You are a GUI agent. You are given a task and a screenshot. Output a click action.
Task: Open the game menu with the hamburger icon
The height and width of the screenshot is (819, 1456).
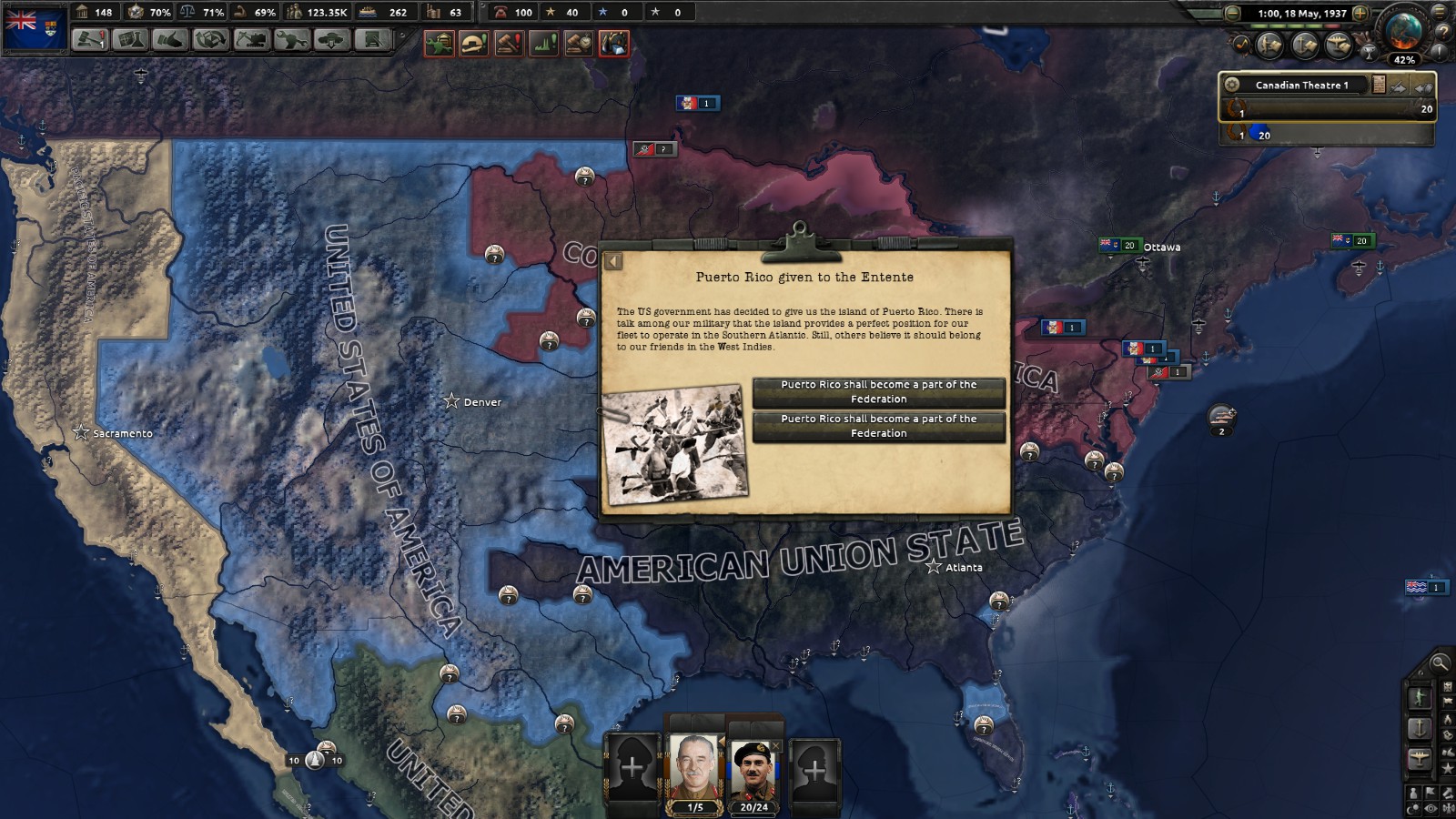[1440, 13]
